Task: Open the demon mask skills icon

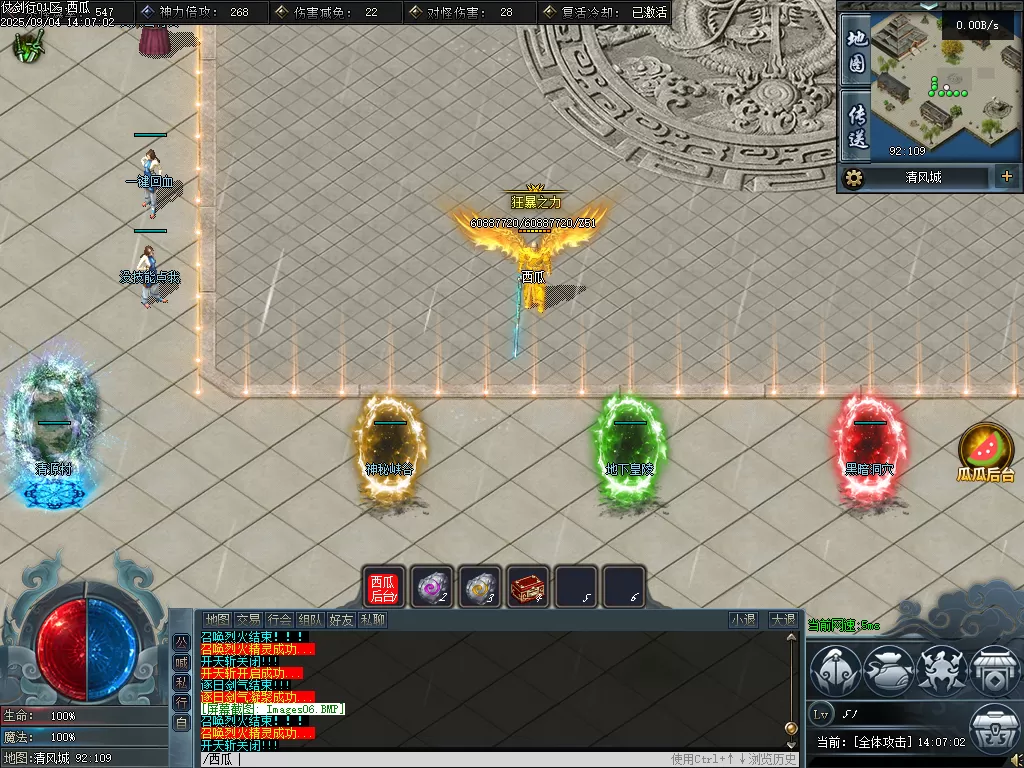Action: [x=940, y=670]
